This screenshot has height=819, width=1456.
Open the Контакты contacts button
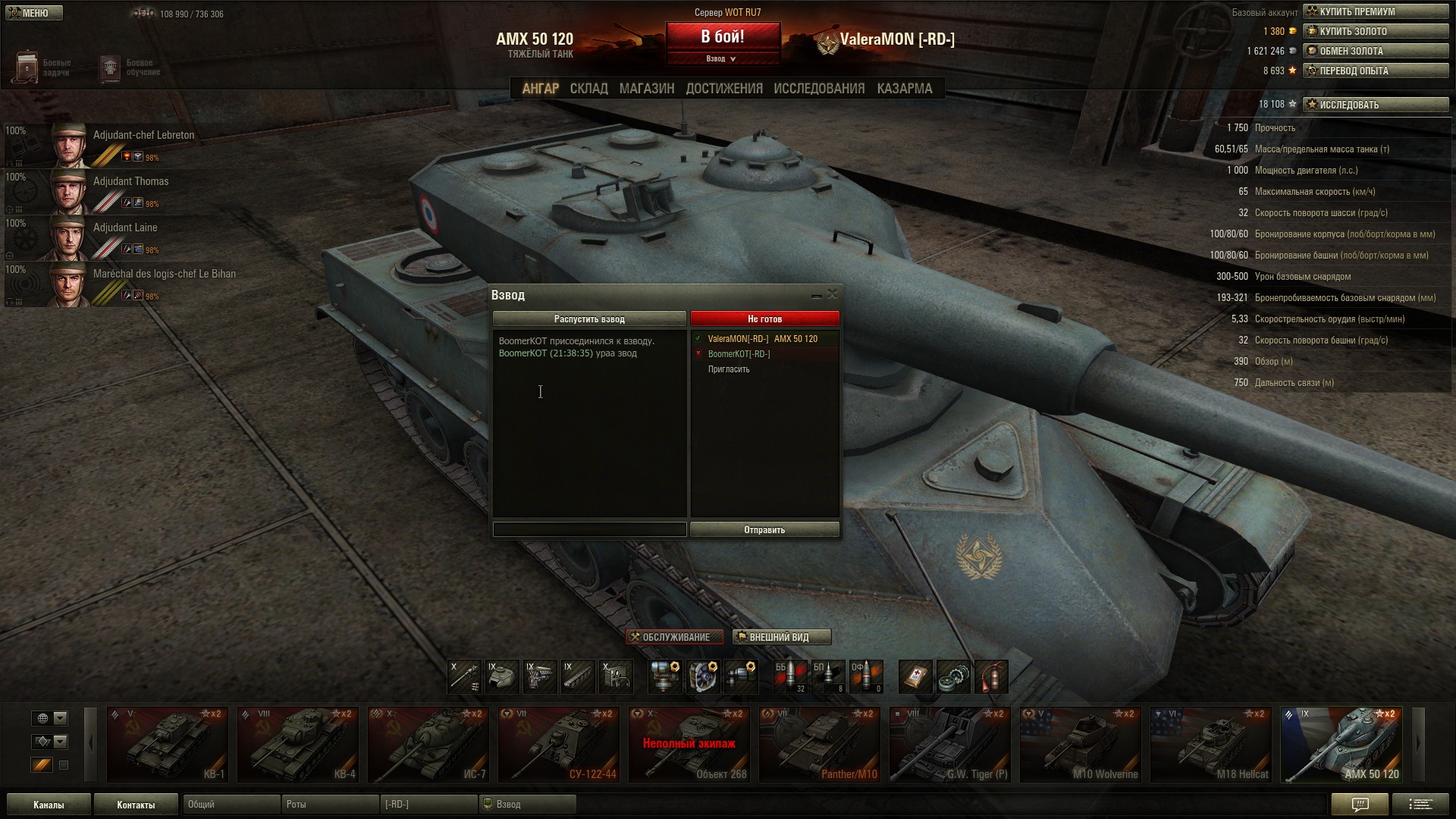(136, 805)
